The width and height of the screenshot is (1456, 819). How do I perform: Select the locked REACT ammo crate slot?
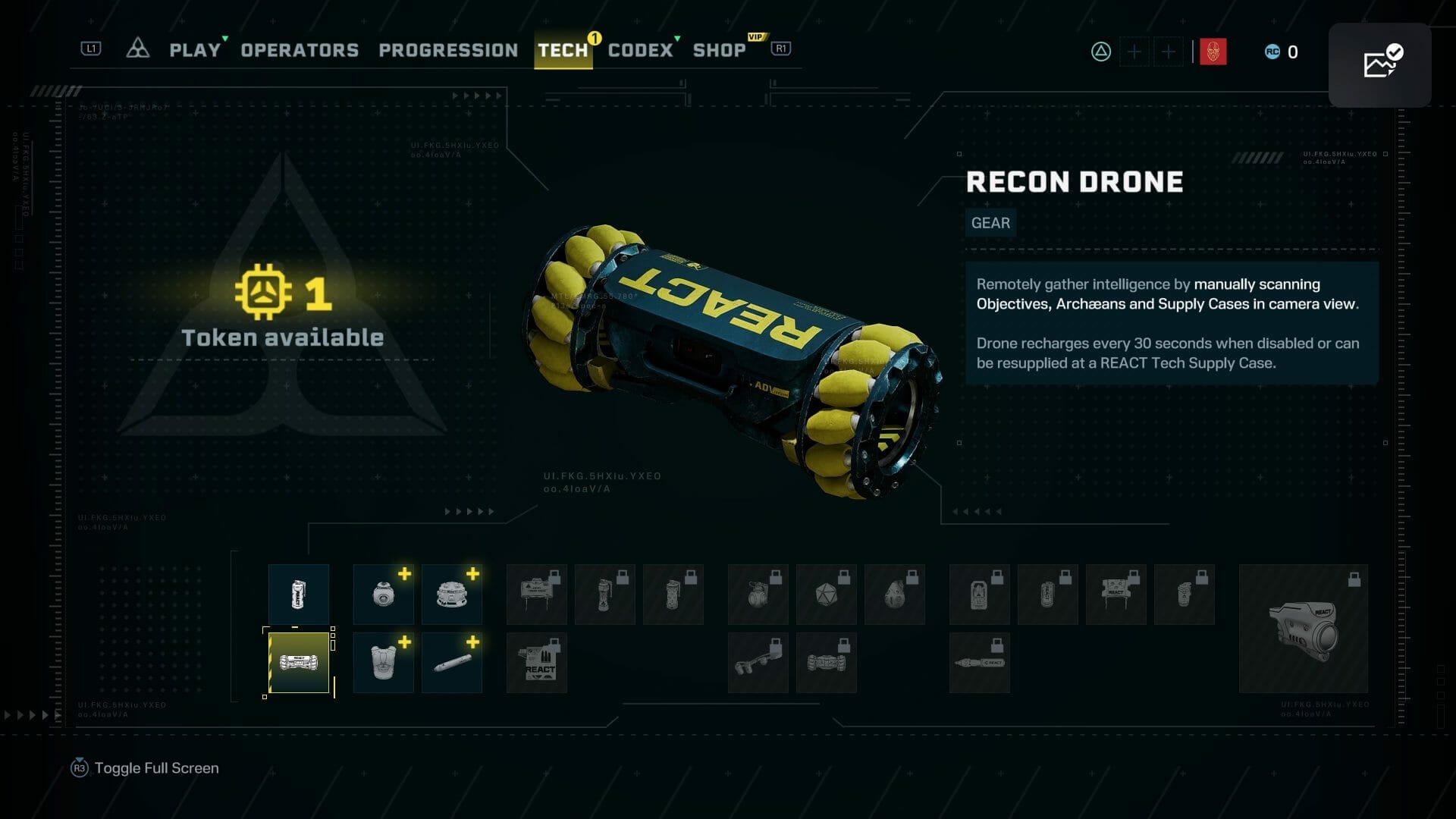point(537,663)
